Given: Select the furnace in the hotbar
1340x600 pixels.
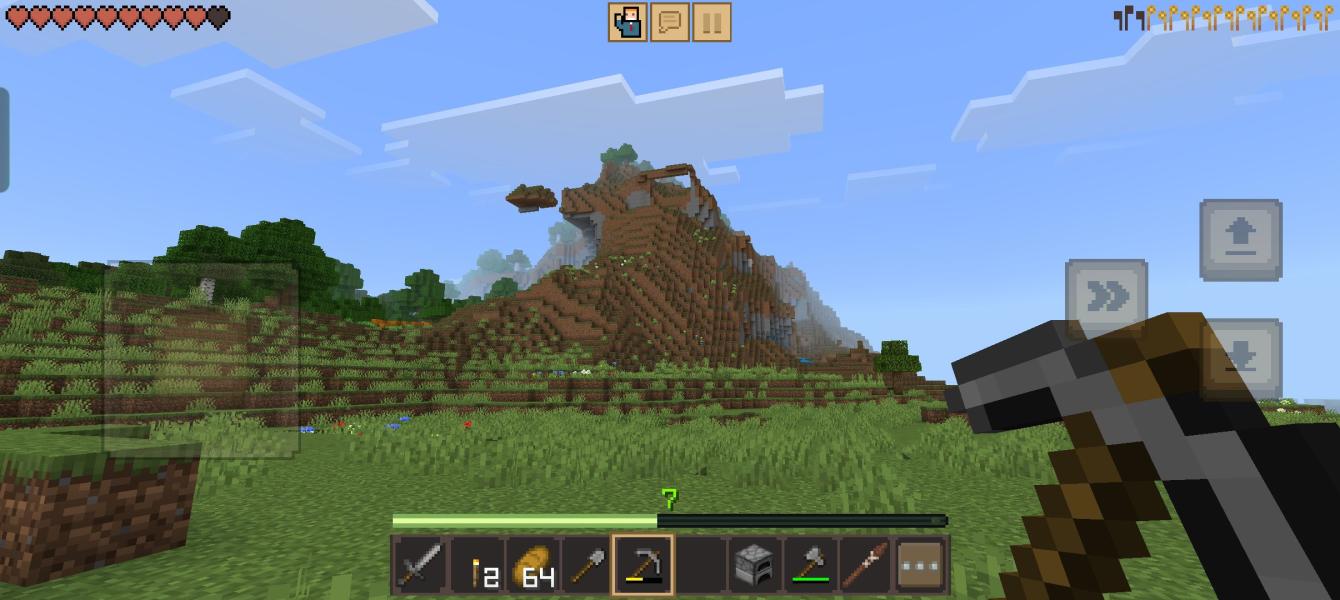Looking at the screenshot, I should click(755, 565).
